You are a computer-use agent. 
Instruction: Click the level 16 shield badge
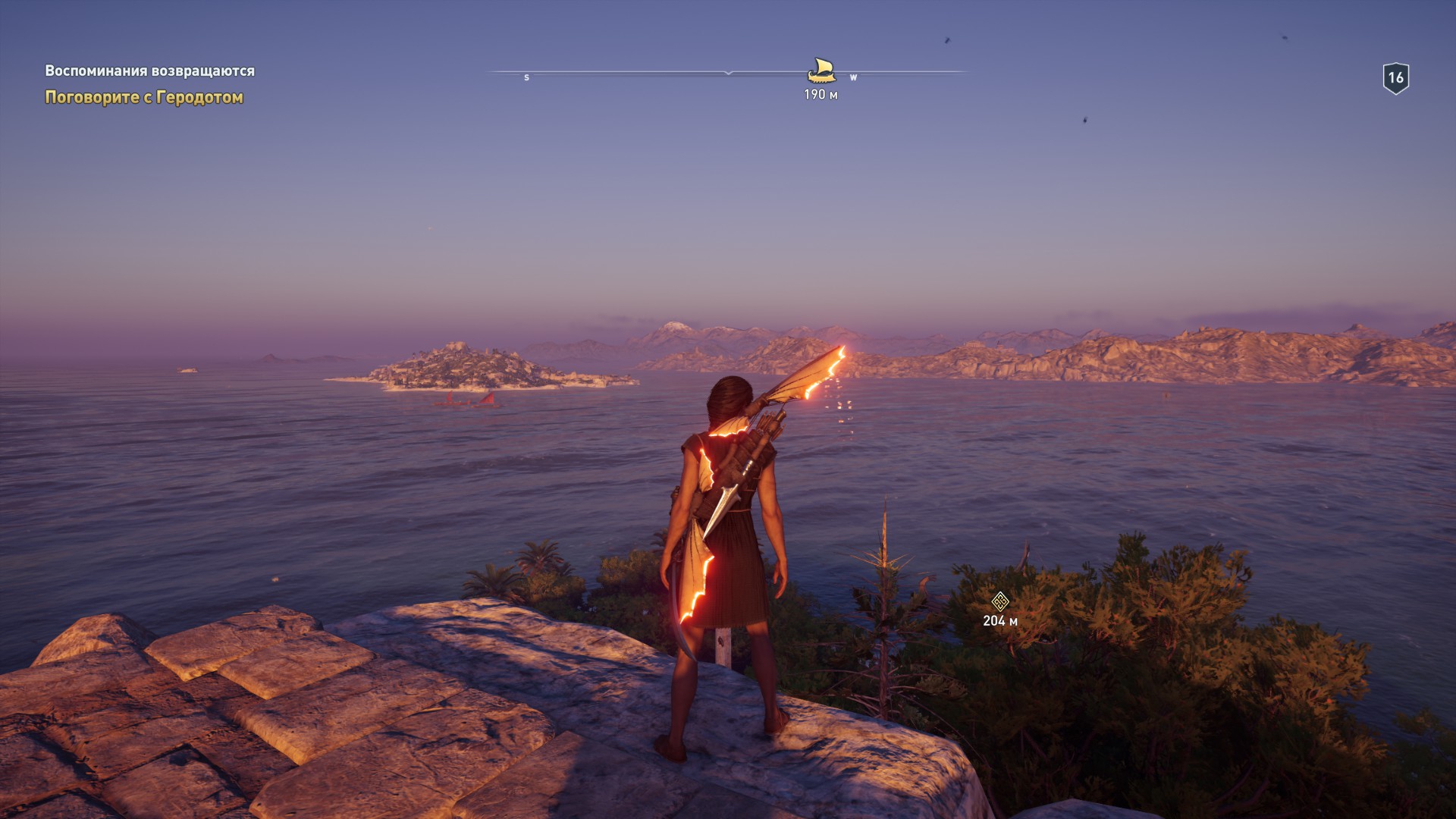click(1395, 78)
